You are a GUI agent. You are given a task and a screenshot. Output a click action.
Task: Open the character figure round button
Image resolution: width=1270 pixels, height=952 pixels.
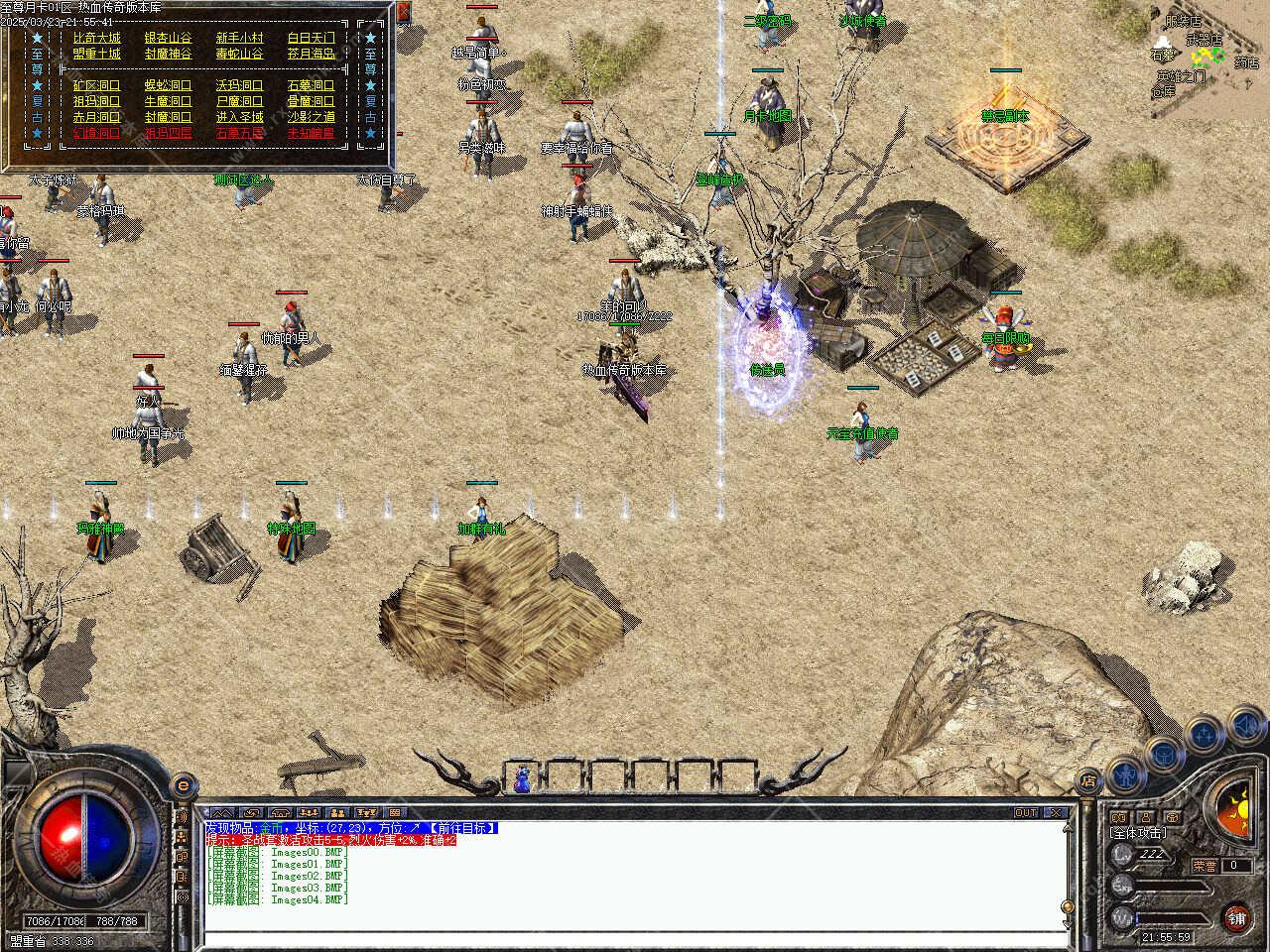pos(1126,773)
